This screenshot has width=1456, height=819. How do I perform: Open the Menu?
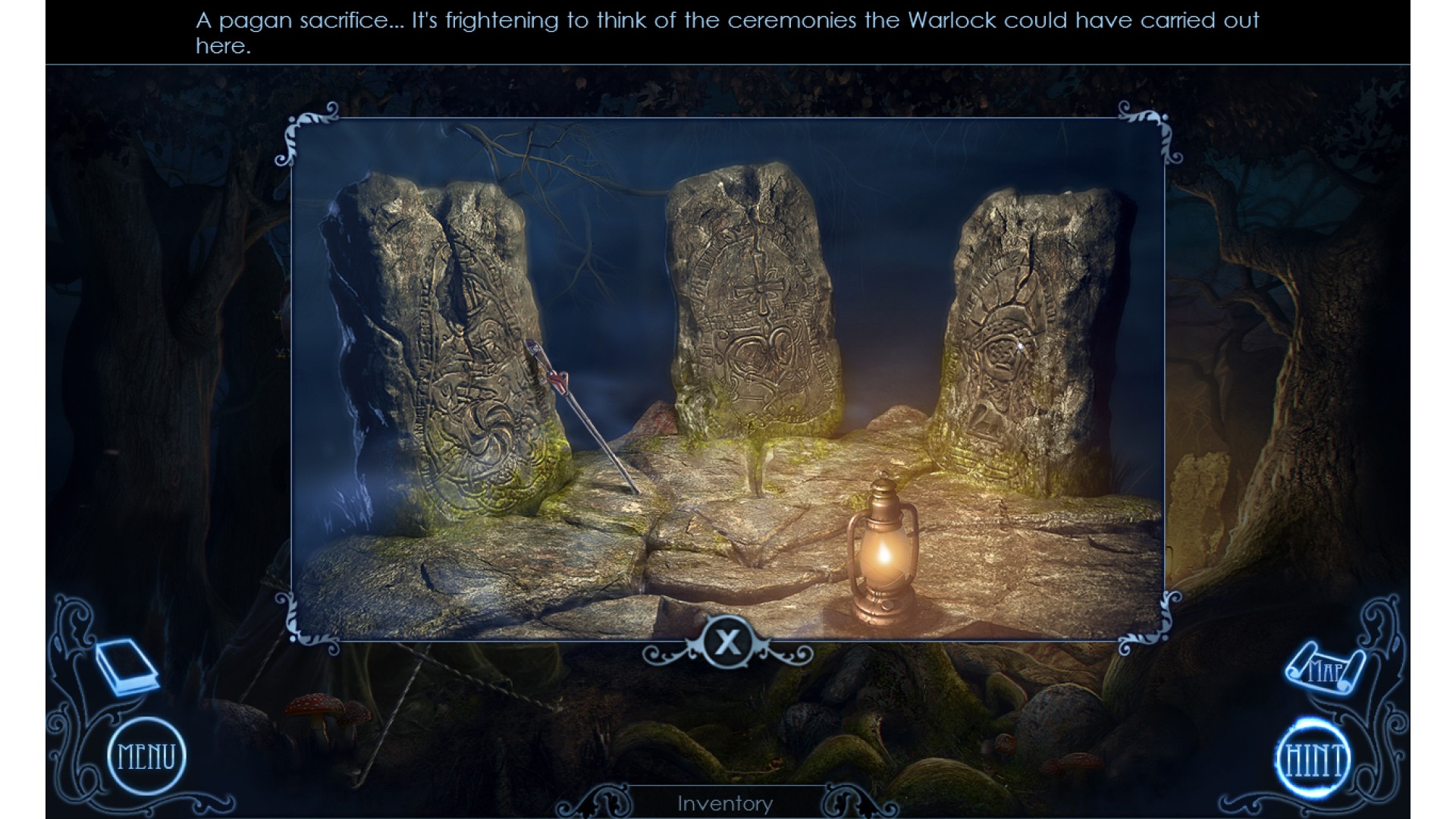(x=146, y=757)
